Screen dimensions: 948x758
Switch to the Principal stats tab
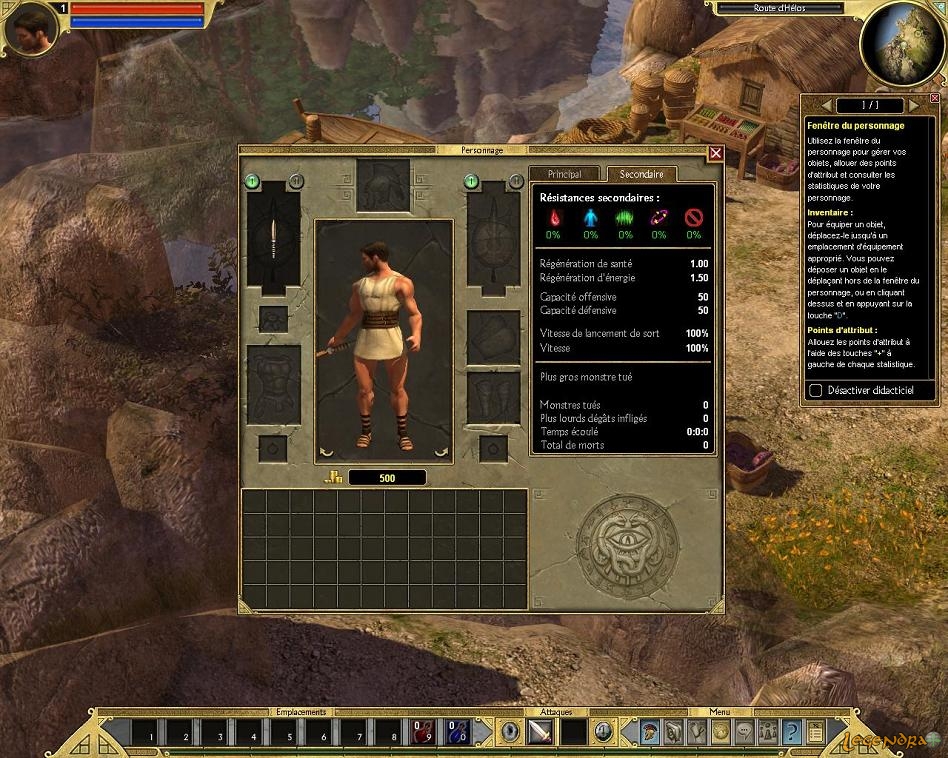[x=564, y=174]
